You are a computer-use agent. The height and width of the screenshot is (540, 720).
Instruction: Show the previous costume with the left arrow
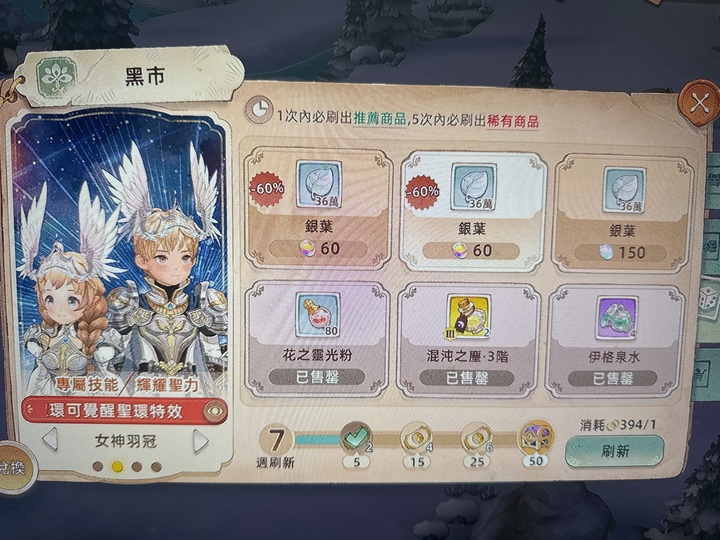[49, 439]
